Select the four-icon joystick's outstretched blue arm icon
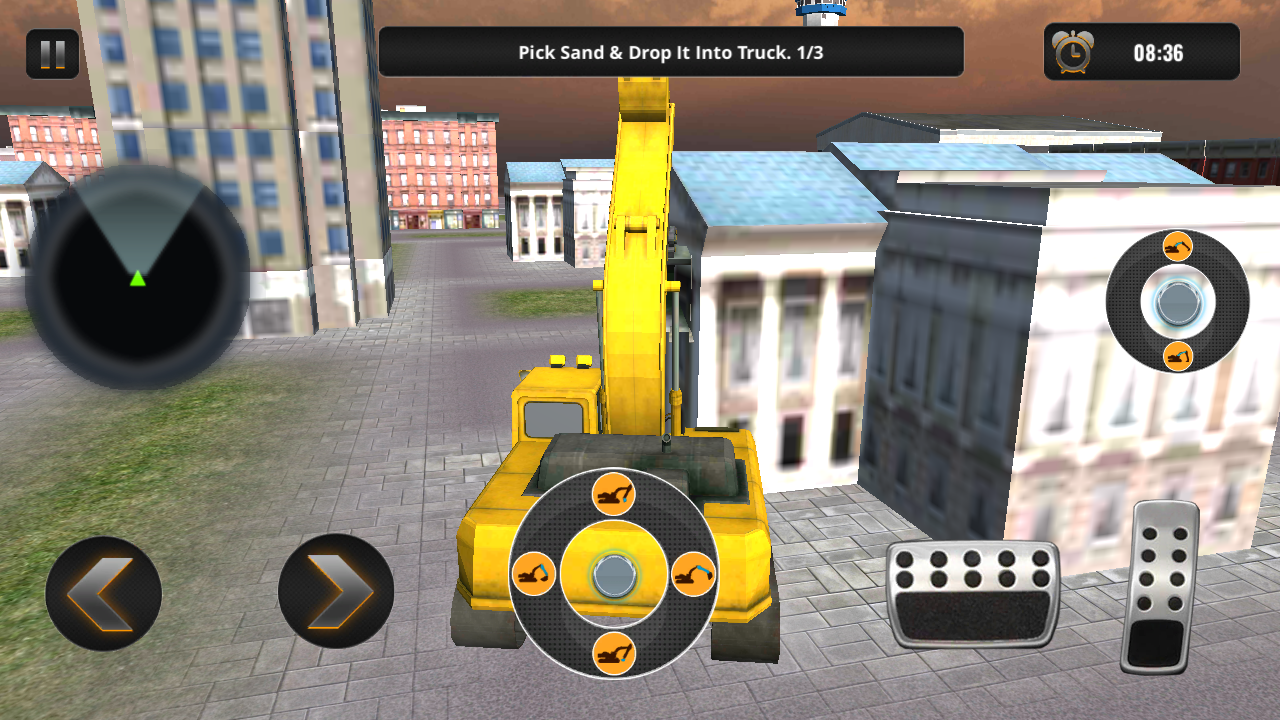 pyautogui.click(x=692, y=574)
